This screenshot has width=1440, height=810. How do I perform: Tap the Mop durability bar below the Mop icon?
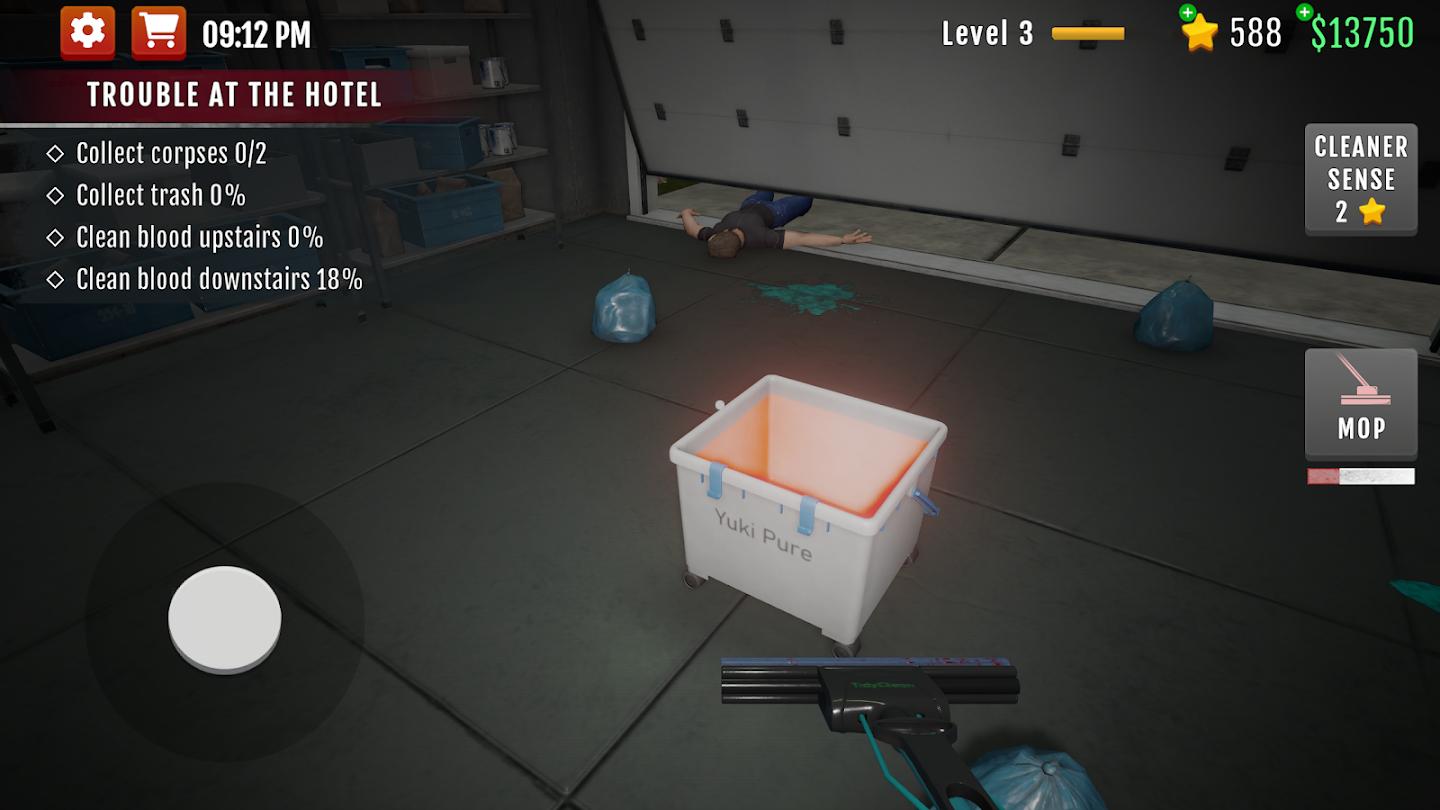pos(1360,475)
